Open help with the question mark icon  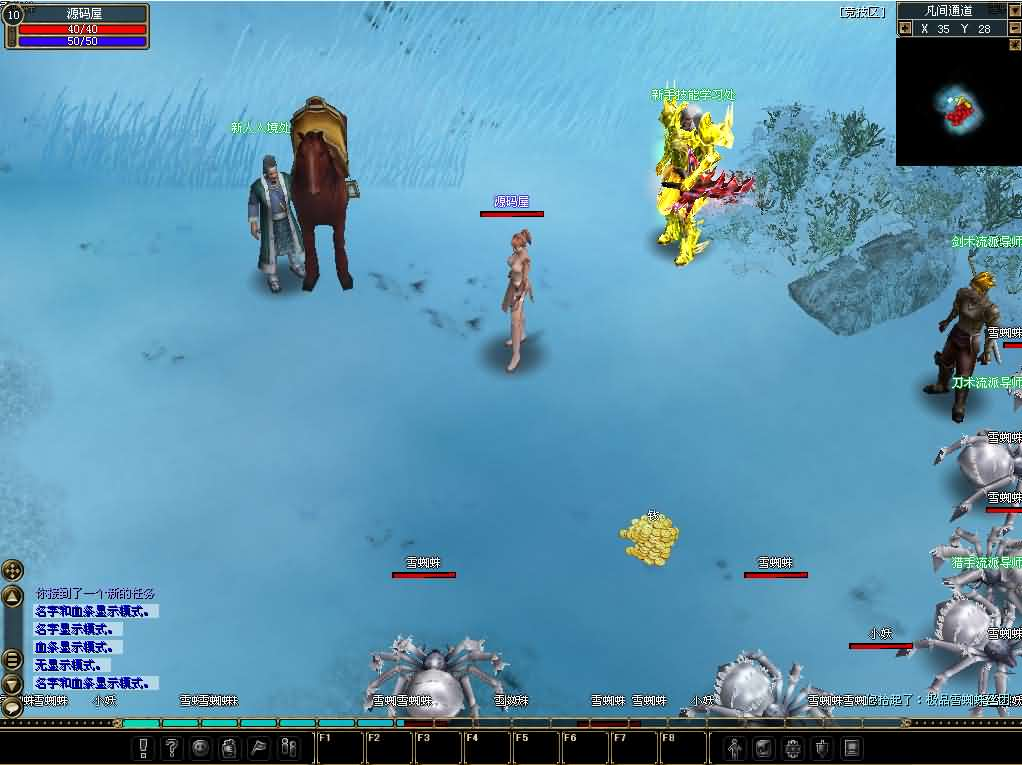[173, 747]
